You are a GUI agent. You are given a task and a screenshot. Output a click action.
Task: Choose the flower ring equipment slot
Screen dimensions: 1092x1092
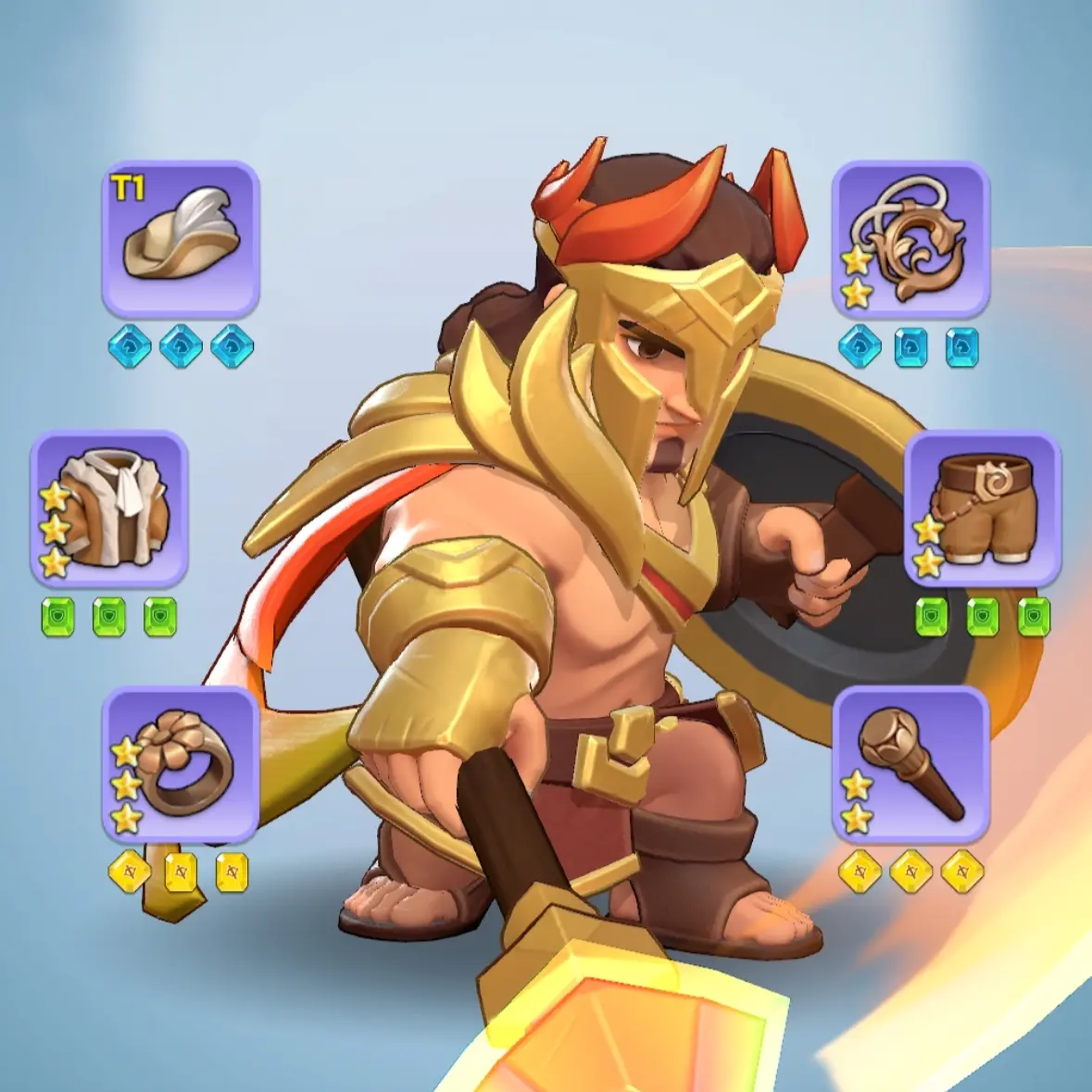(x=181, y=764)
